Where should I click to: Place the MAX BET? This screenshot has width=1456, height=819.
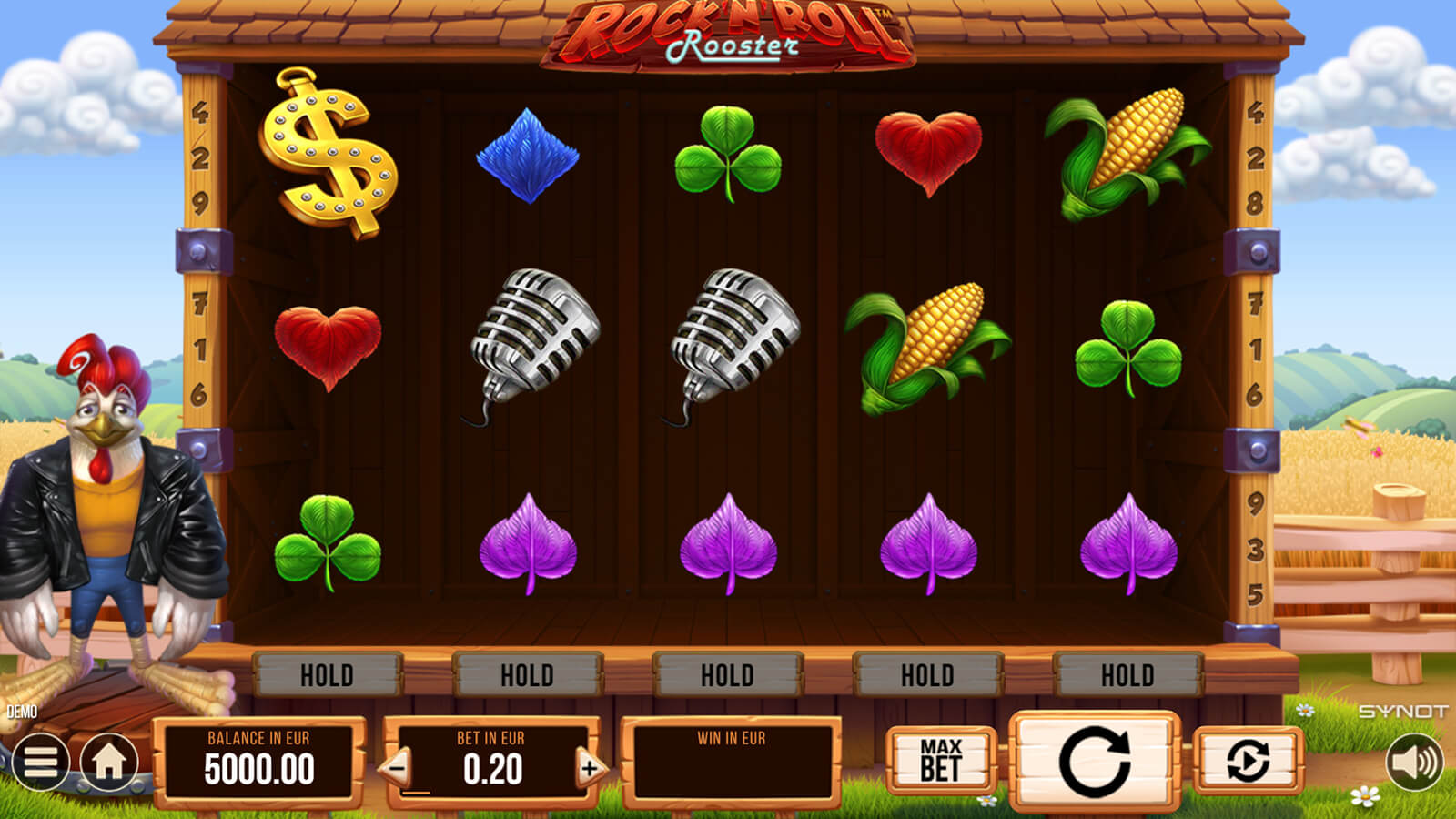tap(940, 761)
